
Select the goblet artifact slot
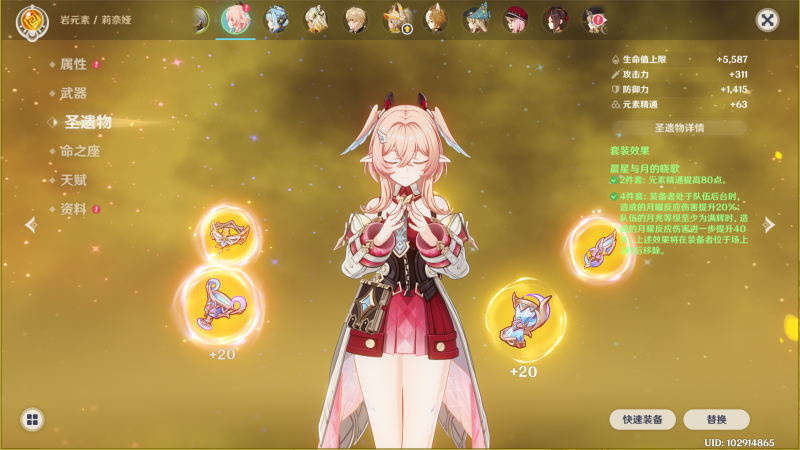[219, 304]
